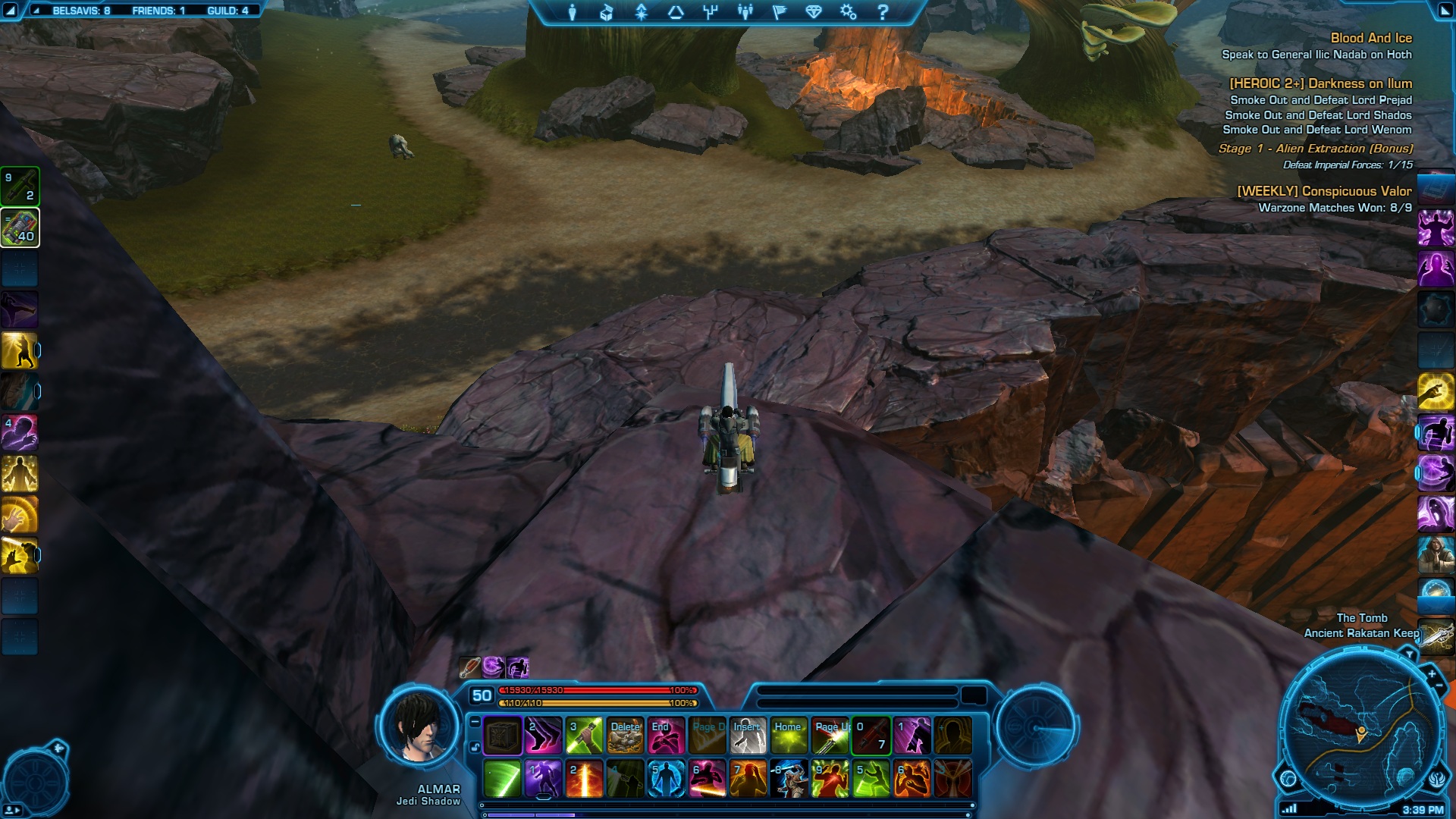Activate the ability bound to Delete

(625, 736)
